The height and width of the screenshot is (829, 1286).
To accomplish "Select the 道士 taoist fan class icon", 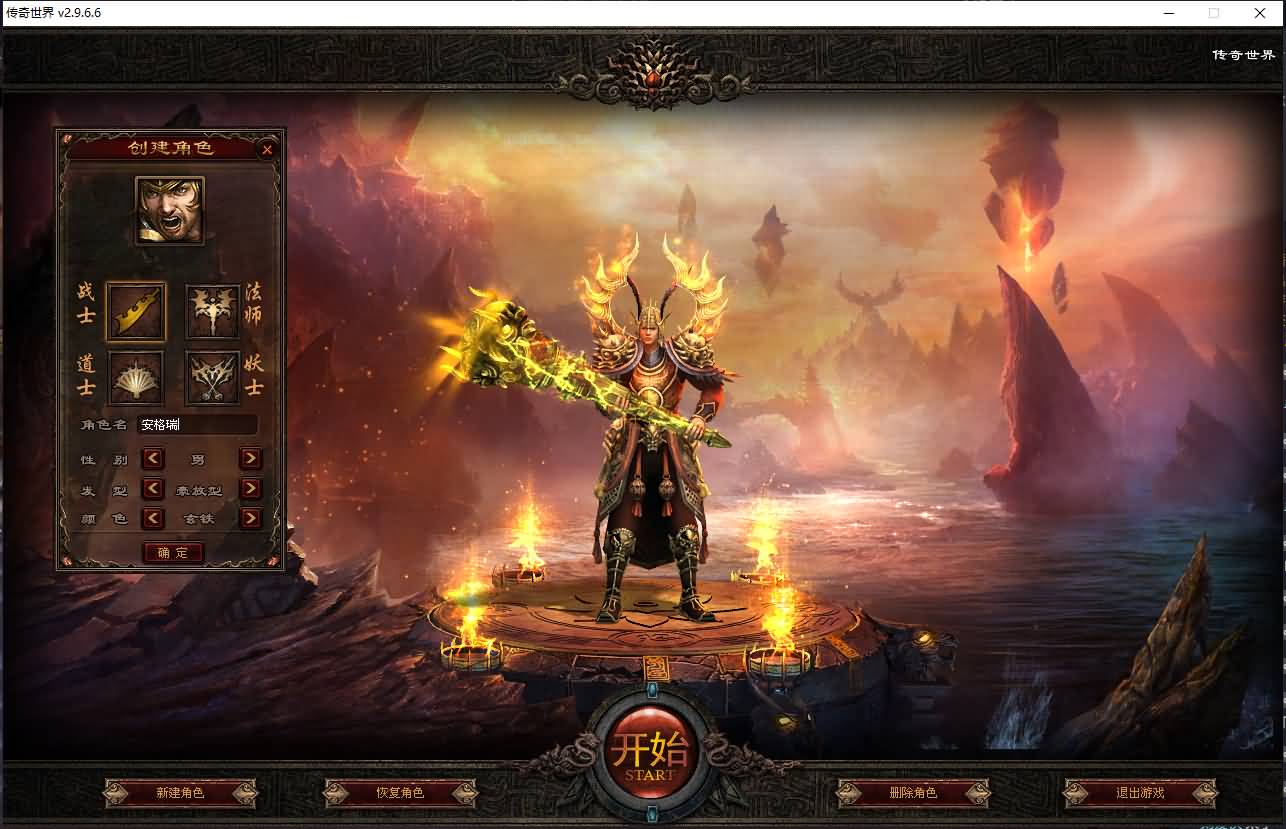I will pyautogui.click(x=135, y=378).
